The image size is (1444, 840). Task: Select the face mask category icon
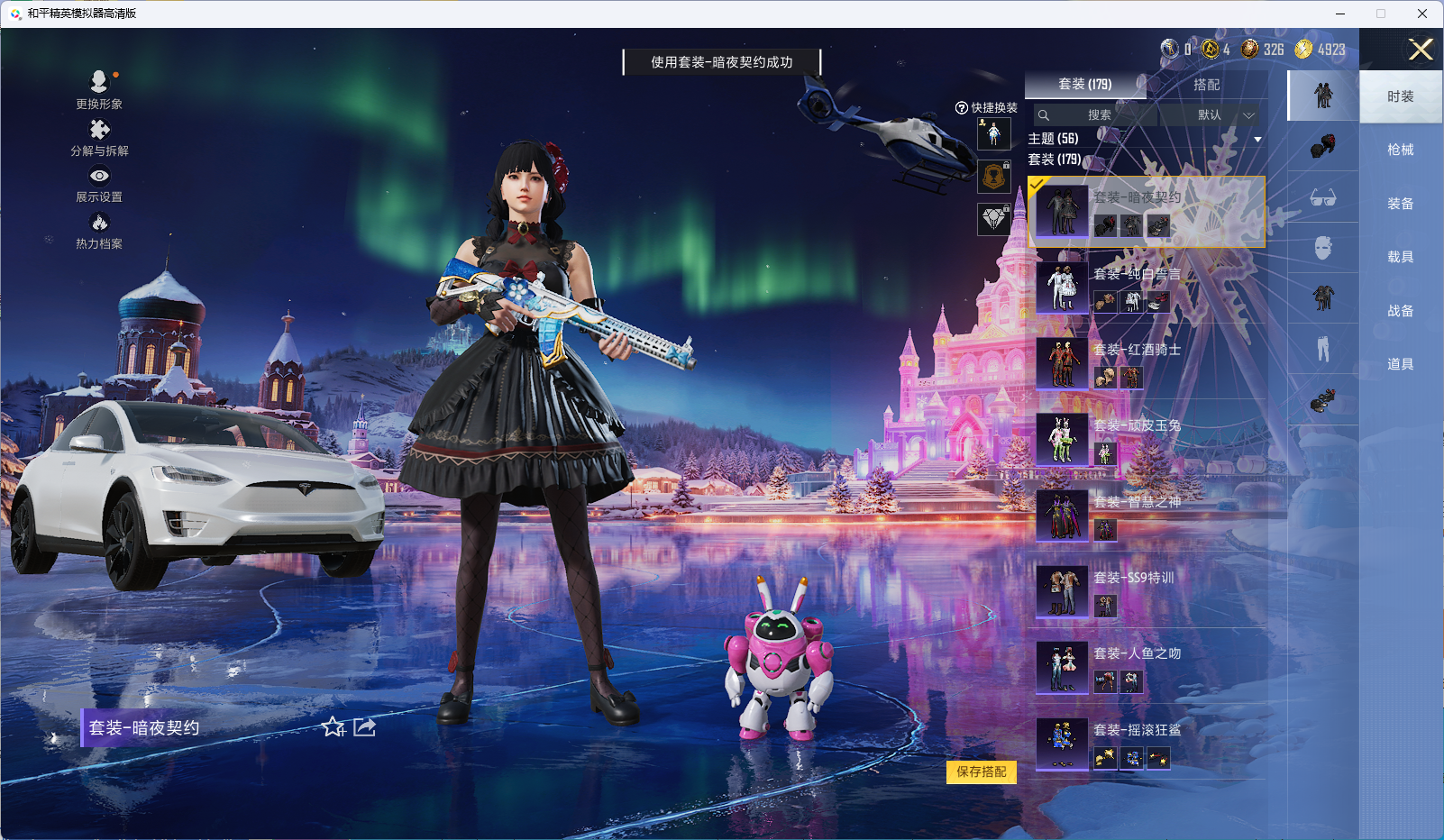(x=1322, y=245)
